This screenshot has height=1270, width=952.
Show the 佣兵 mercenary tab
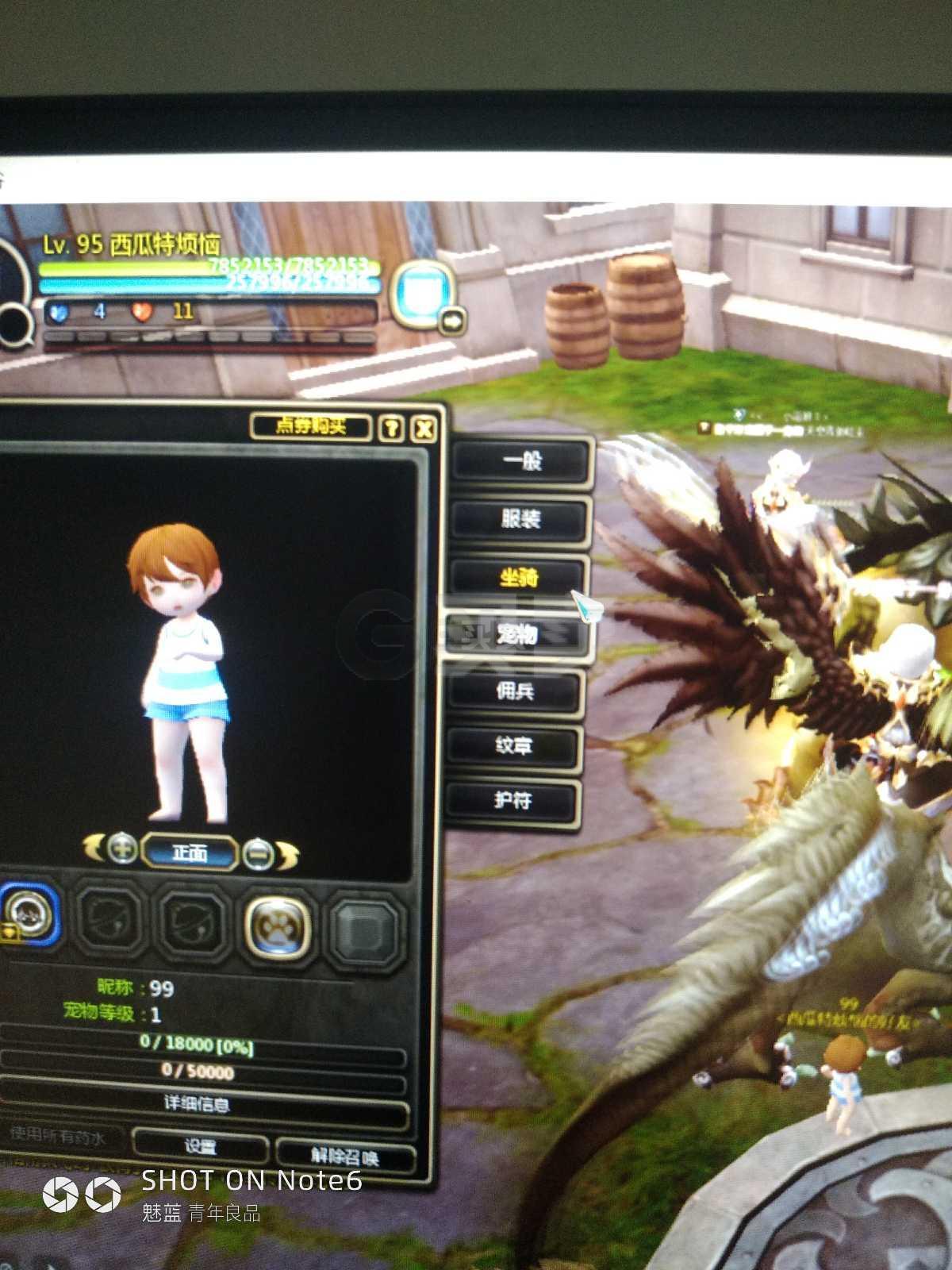515,691
